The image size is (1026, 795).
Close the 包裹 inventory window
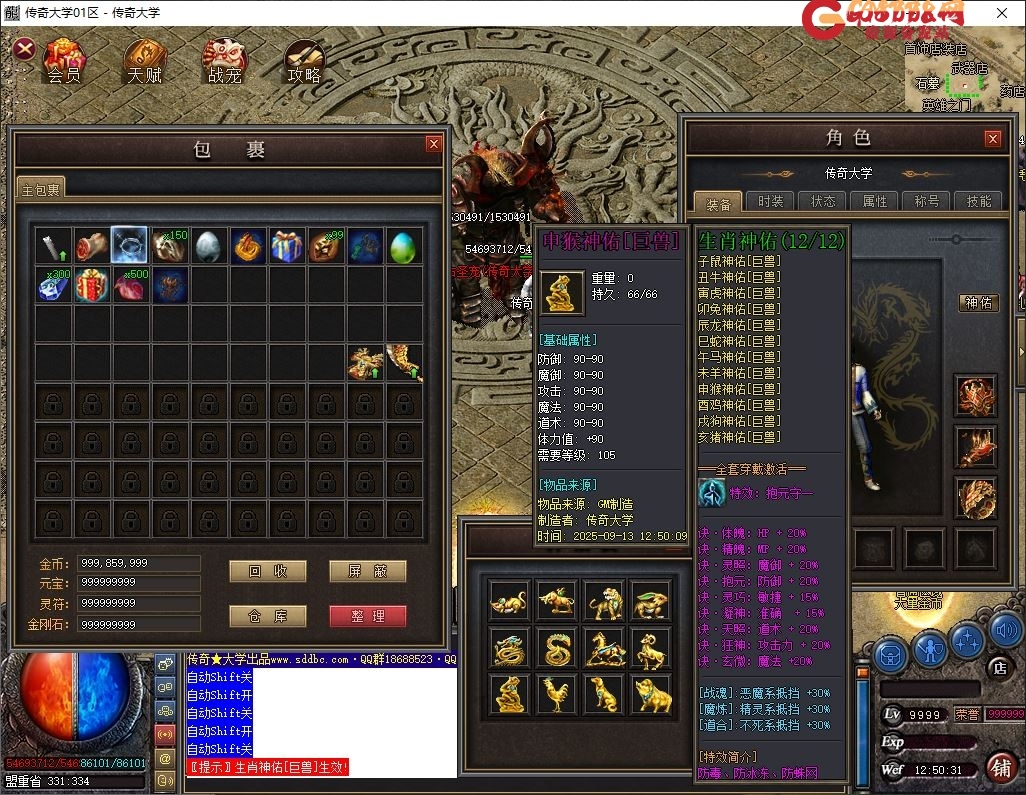pyautogui.click(x=433, y=144)
